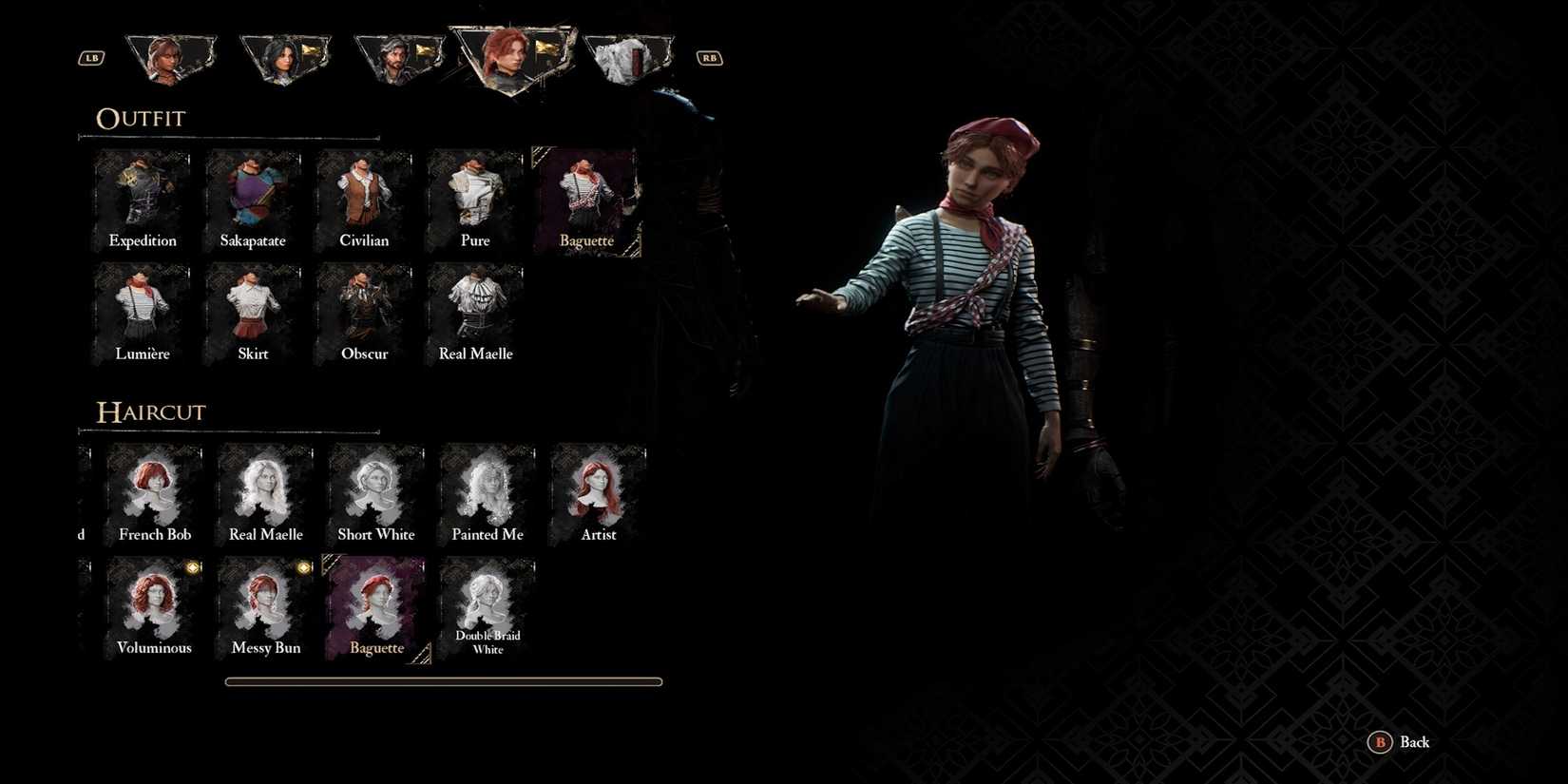Enable the Real Maelle outfit
This screenshot has width=1568, height=784.
(475, 309)
